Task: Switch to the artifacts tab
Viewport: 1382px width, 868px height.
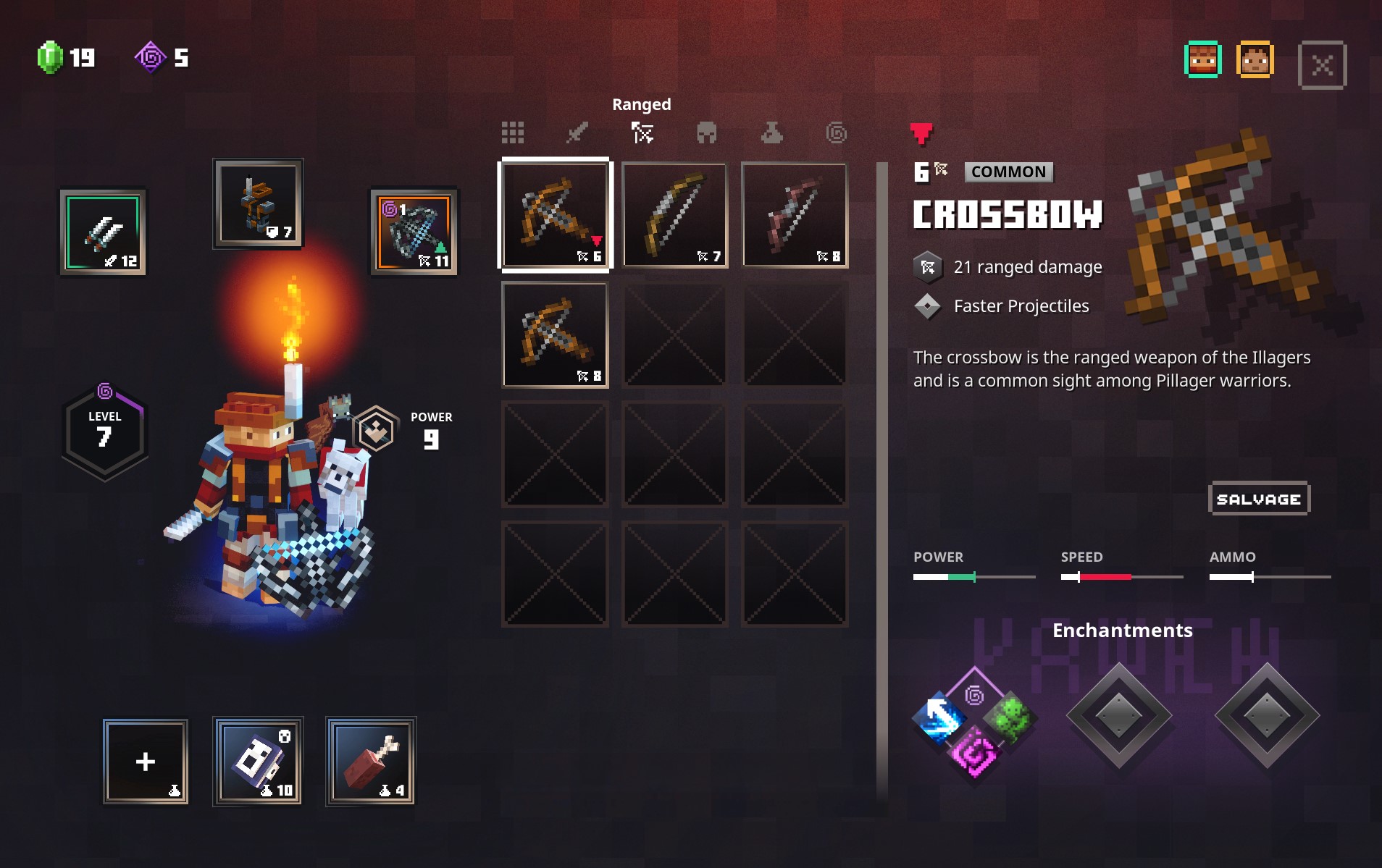Action: [x=771, y=132]
